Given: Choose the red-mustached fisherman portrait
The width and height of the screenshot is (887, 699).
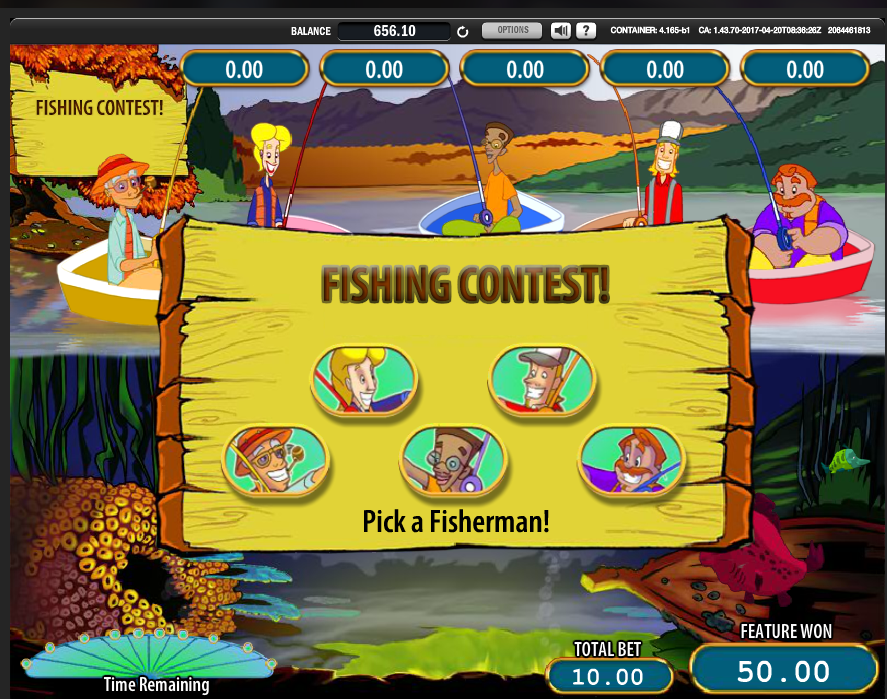Looking at the screenshot, I should [632, 461].
